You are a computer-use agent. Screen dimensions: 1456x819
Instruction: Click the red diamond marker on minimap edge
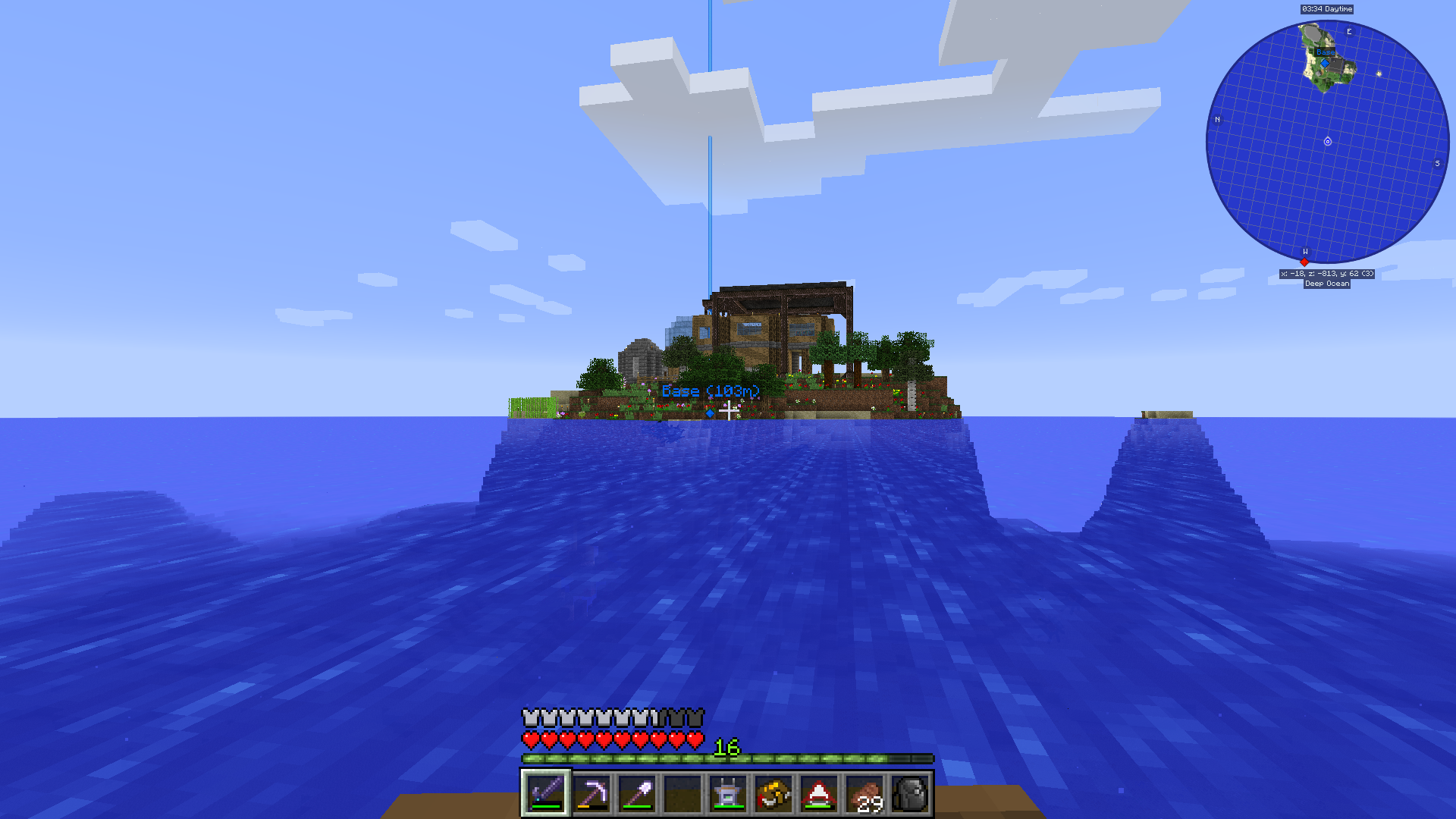[x=1304, y=262]
